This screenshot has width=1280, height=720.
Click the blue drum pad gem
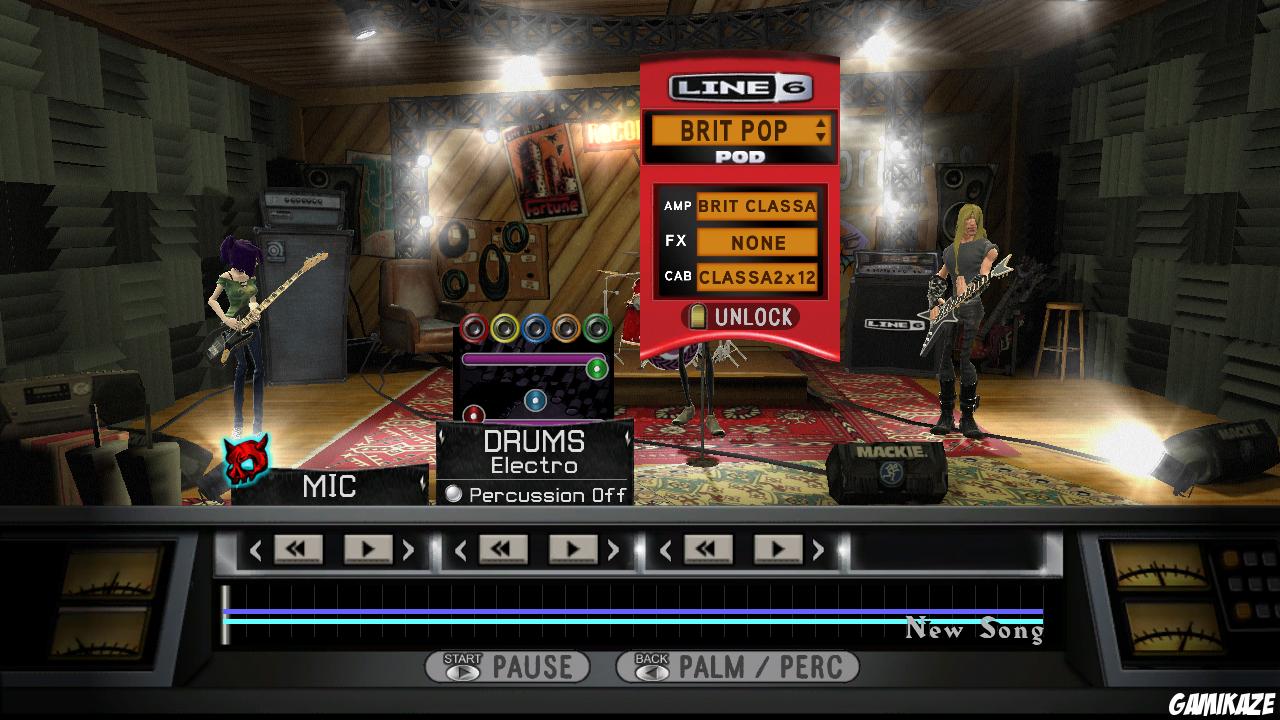tap(537, 327)
